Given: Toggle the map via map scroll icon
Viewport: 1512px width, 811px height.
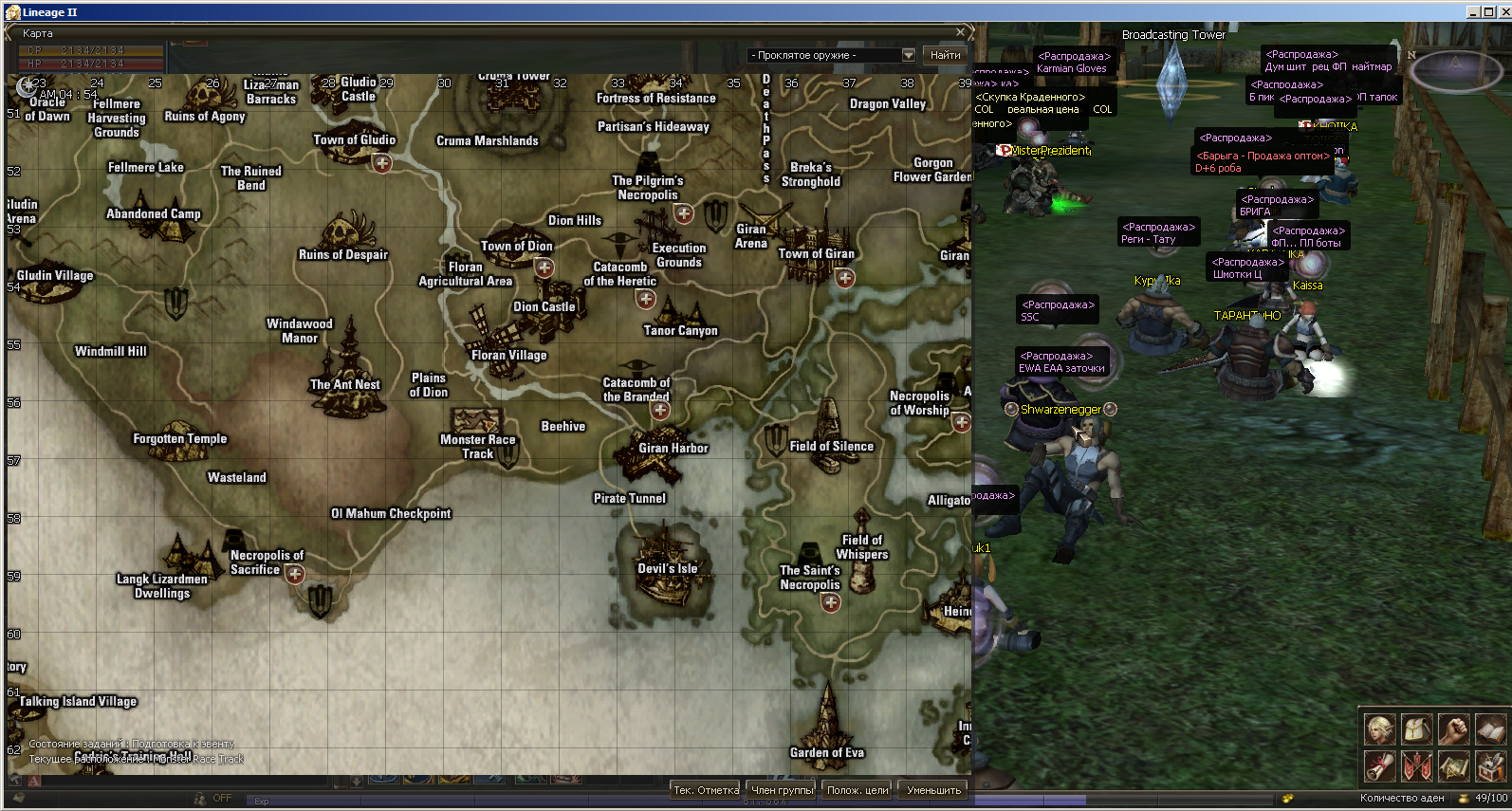Looking at the screenshot, I should [x=1453, y=765].
